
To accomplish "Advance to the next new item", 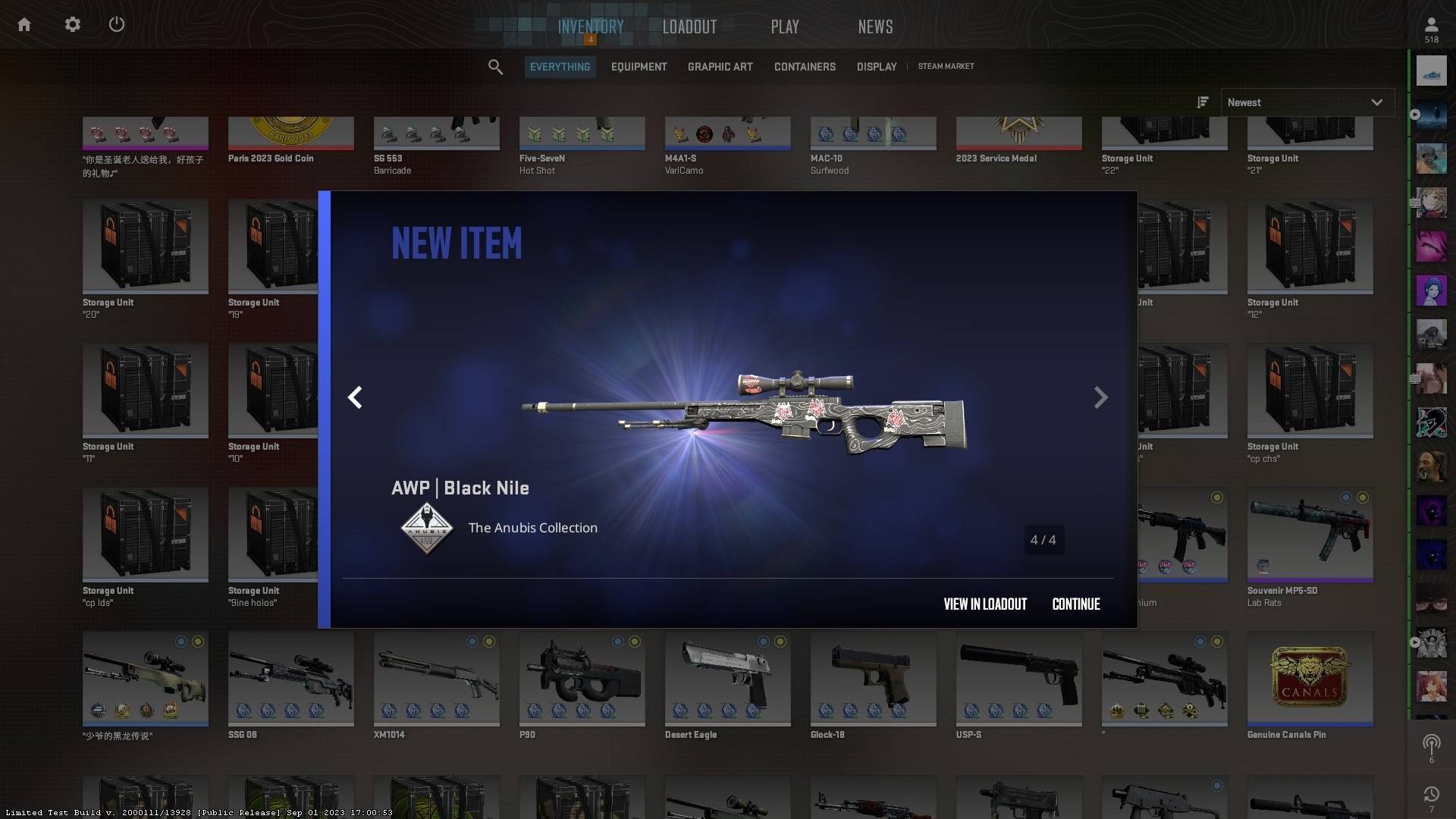I will coord(1100,397).
